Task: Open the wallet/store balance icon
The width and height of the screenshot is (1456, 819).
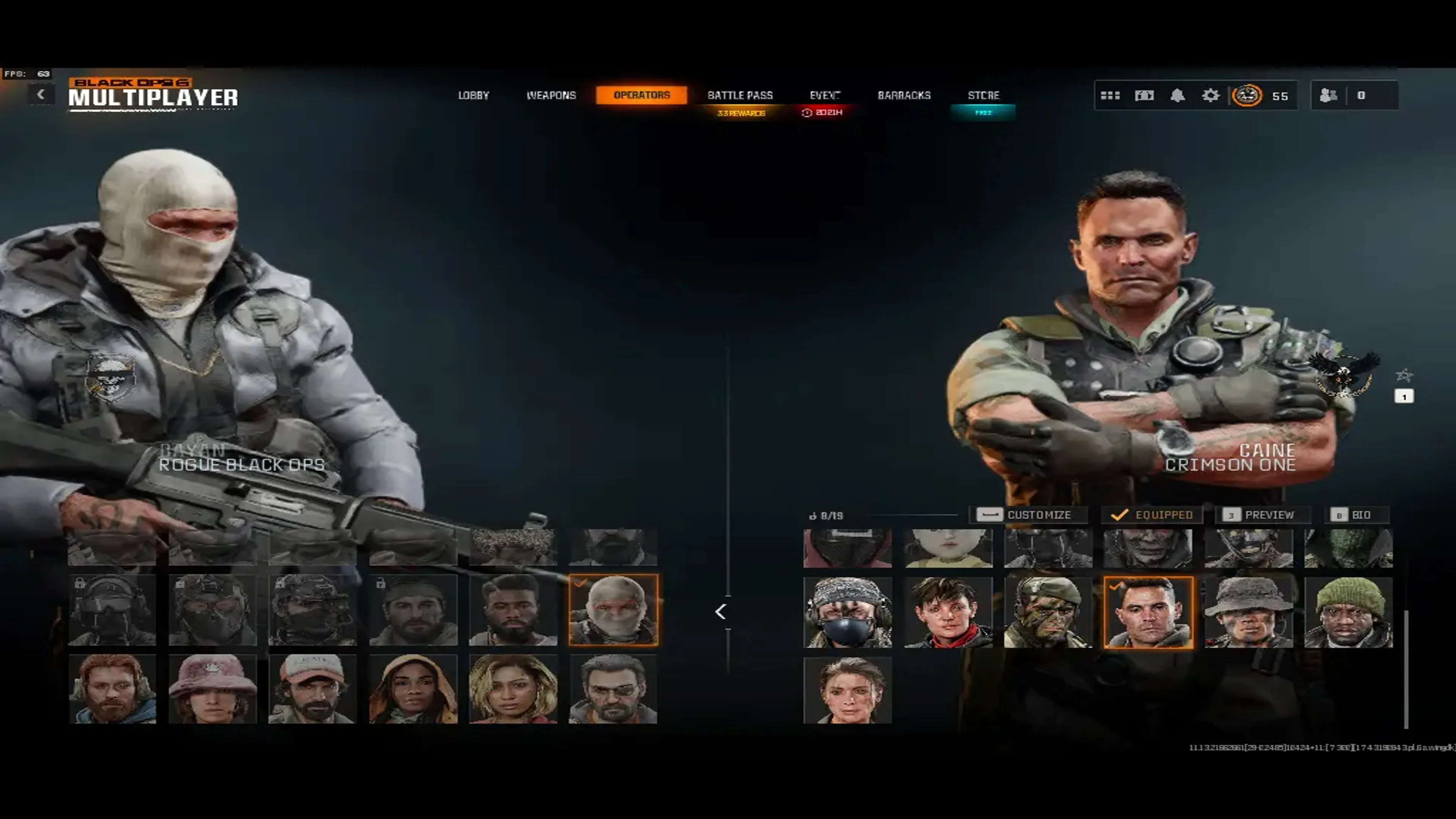Action: 1144,95
